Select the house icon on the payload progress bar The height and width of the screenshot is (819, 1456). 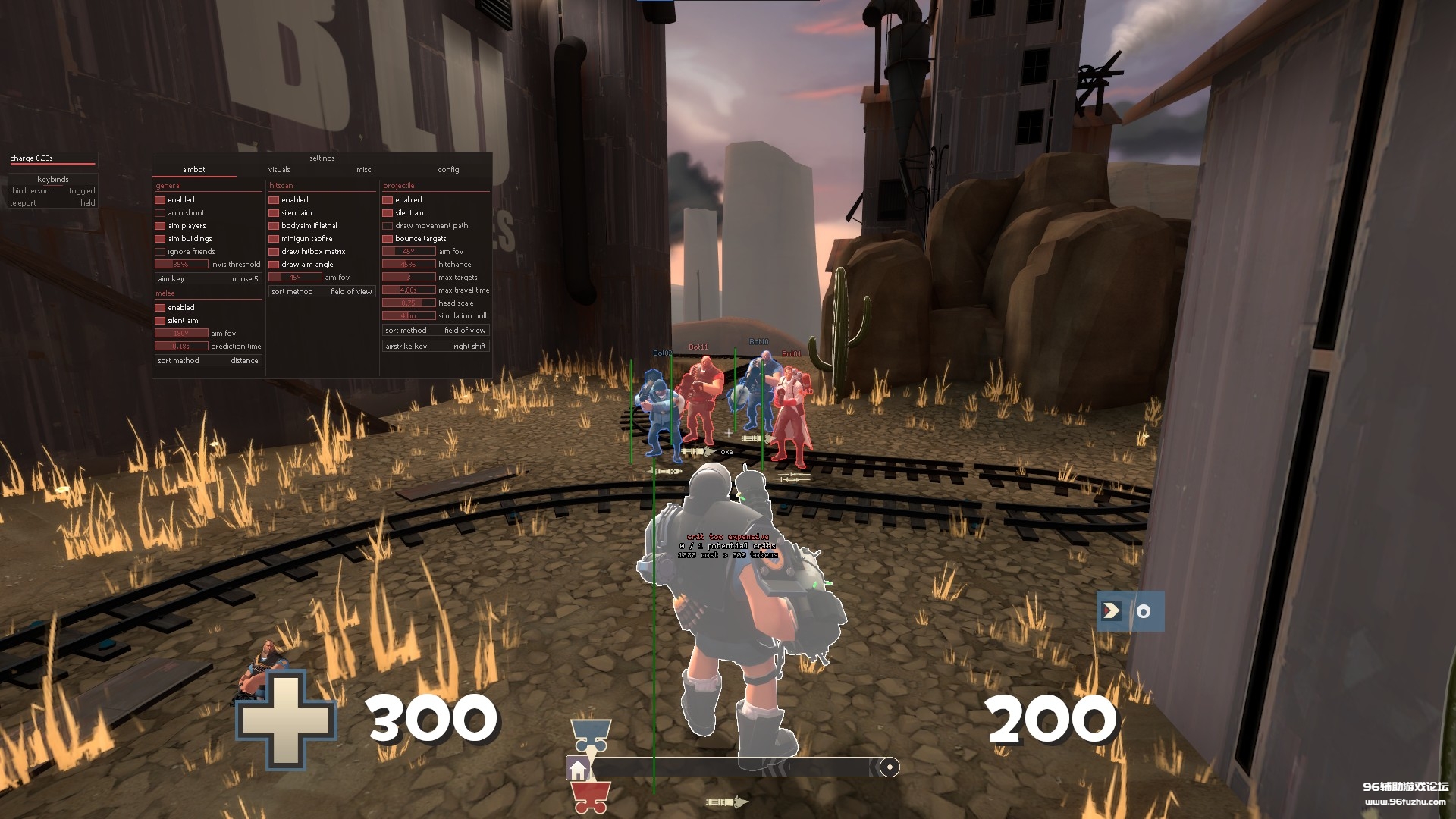579,768
